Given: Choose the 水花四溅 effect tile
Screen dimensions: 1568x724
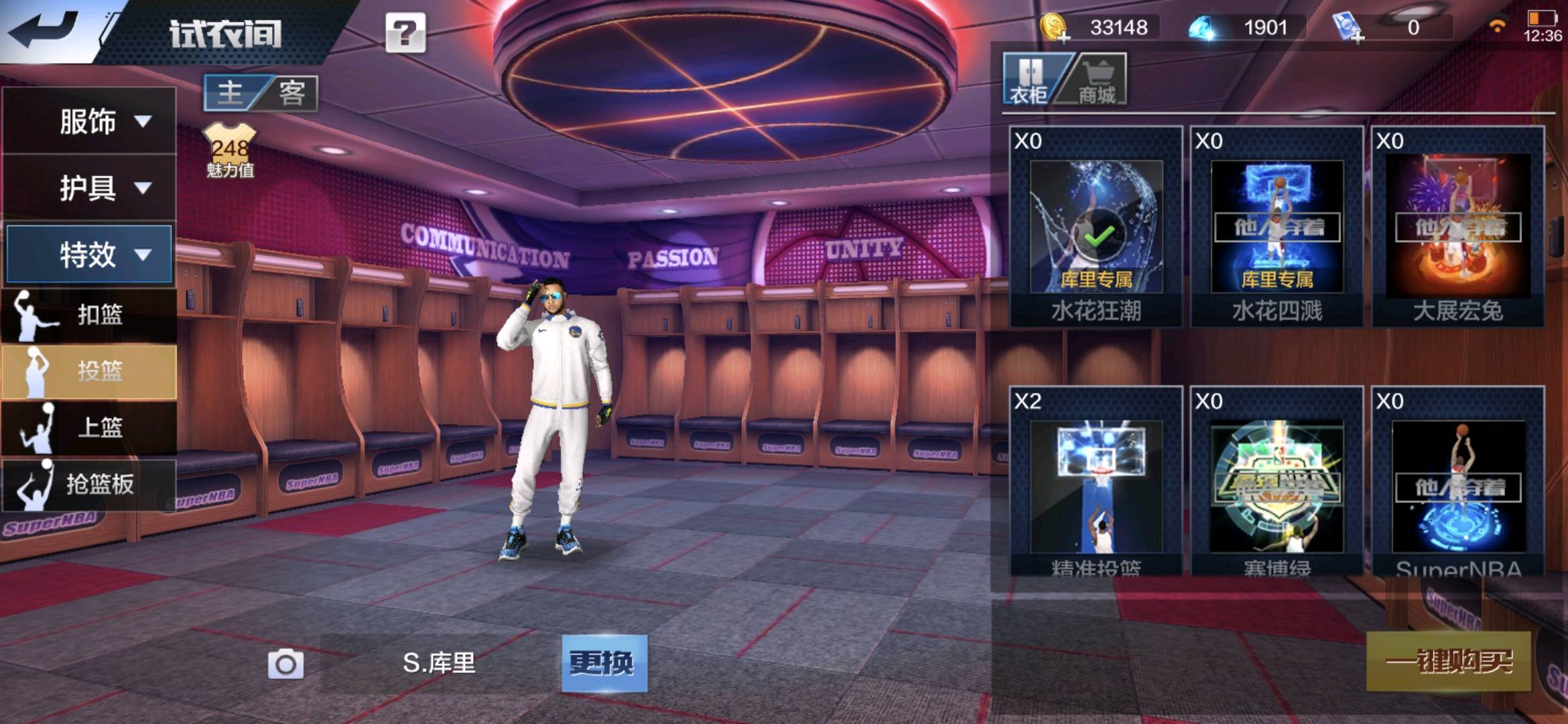Looking at the screenshot, I should pos(1277,227).
